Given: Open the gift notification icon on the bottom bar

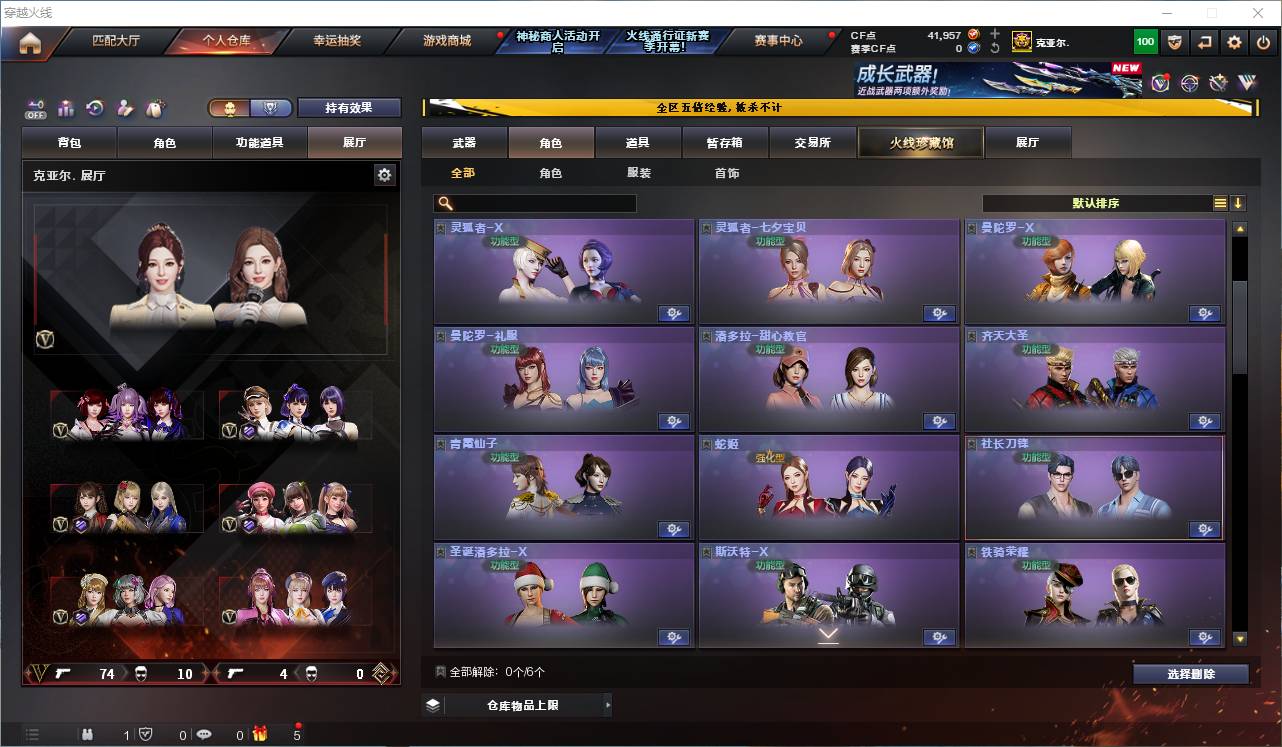Looking at the screenshot, I should coord(260,734).
